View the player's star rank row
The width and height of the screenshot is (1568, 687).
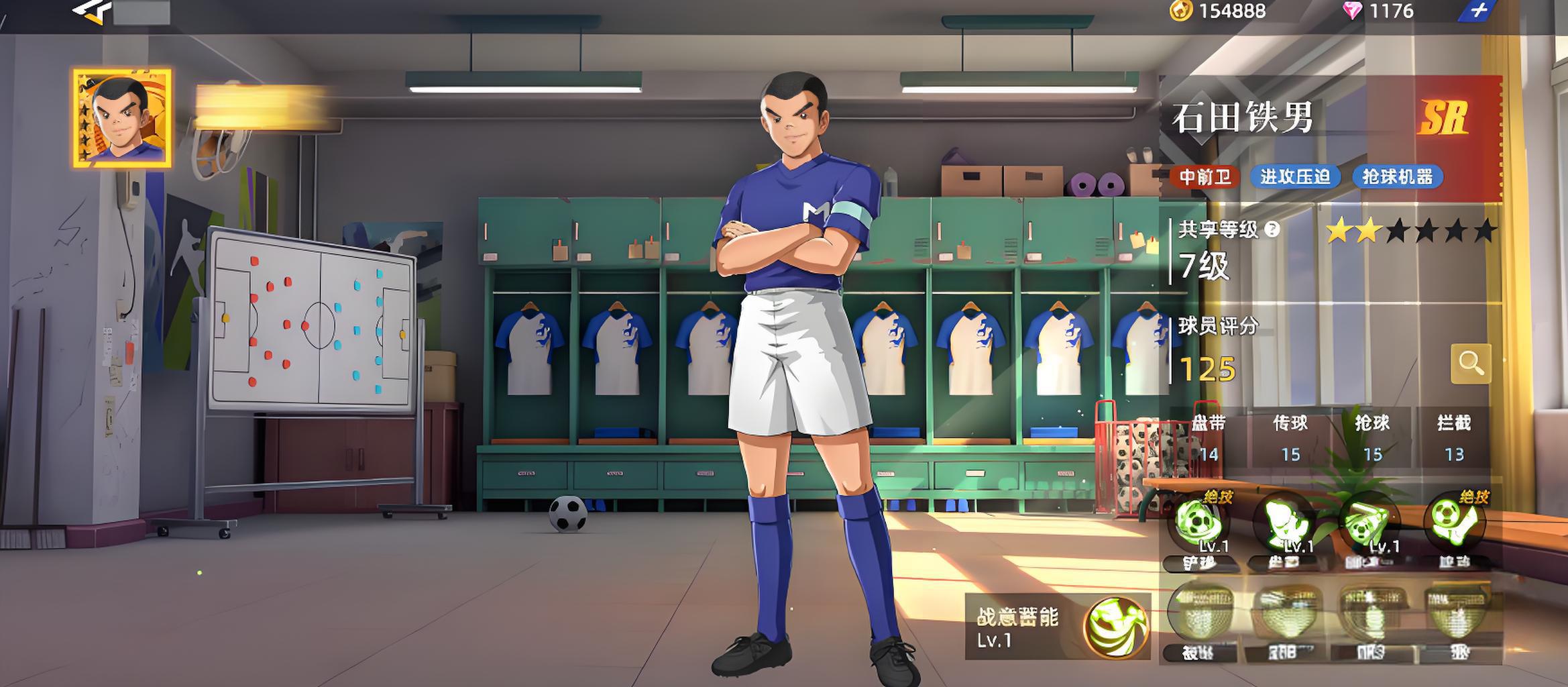point(1410,231)
